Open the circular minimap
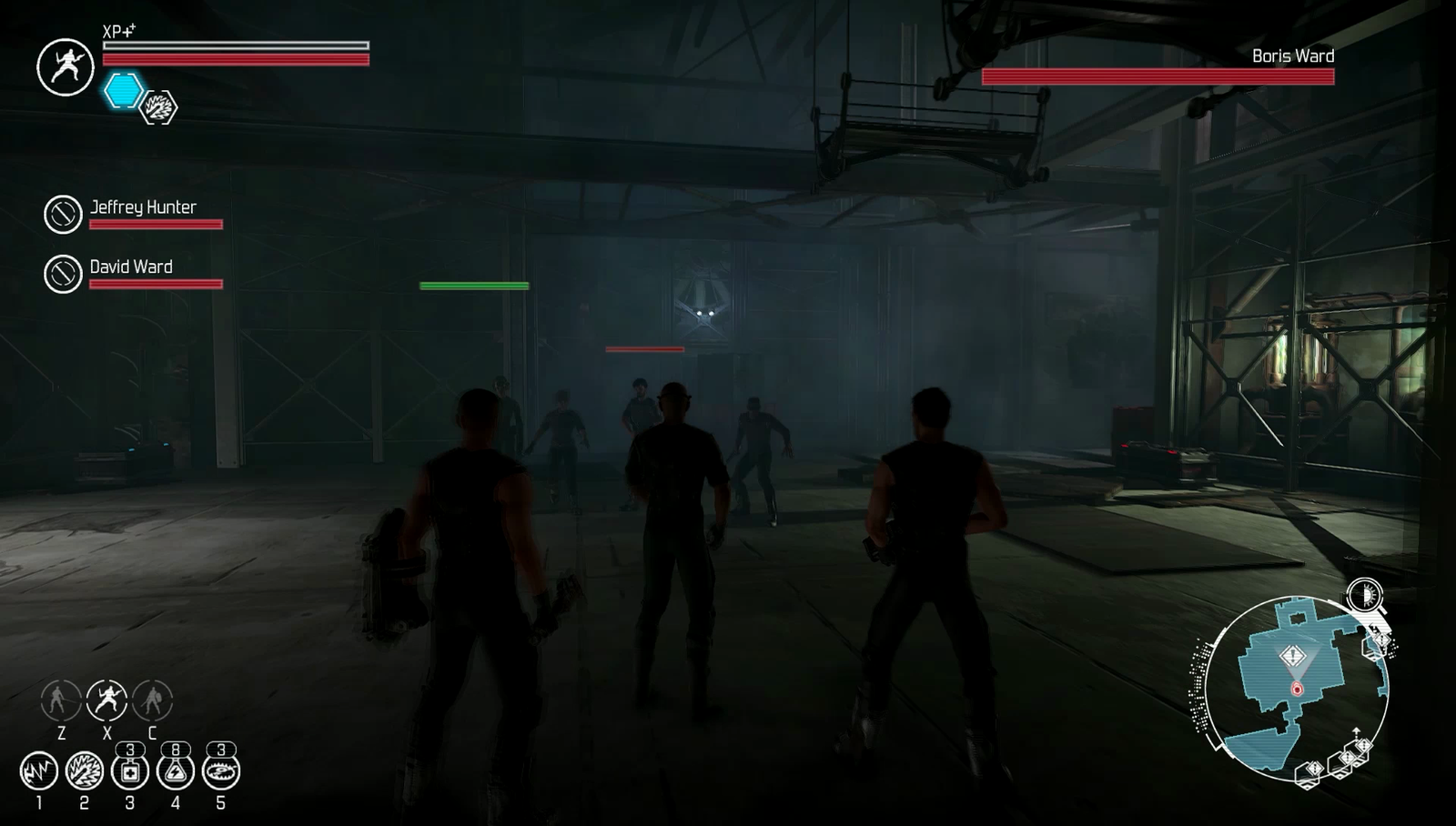This screenshot has height=826, width=1456. coord(1296,687)
